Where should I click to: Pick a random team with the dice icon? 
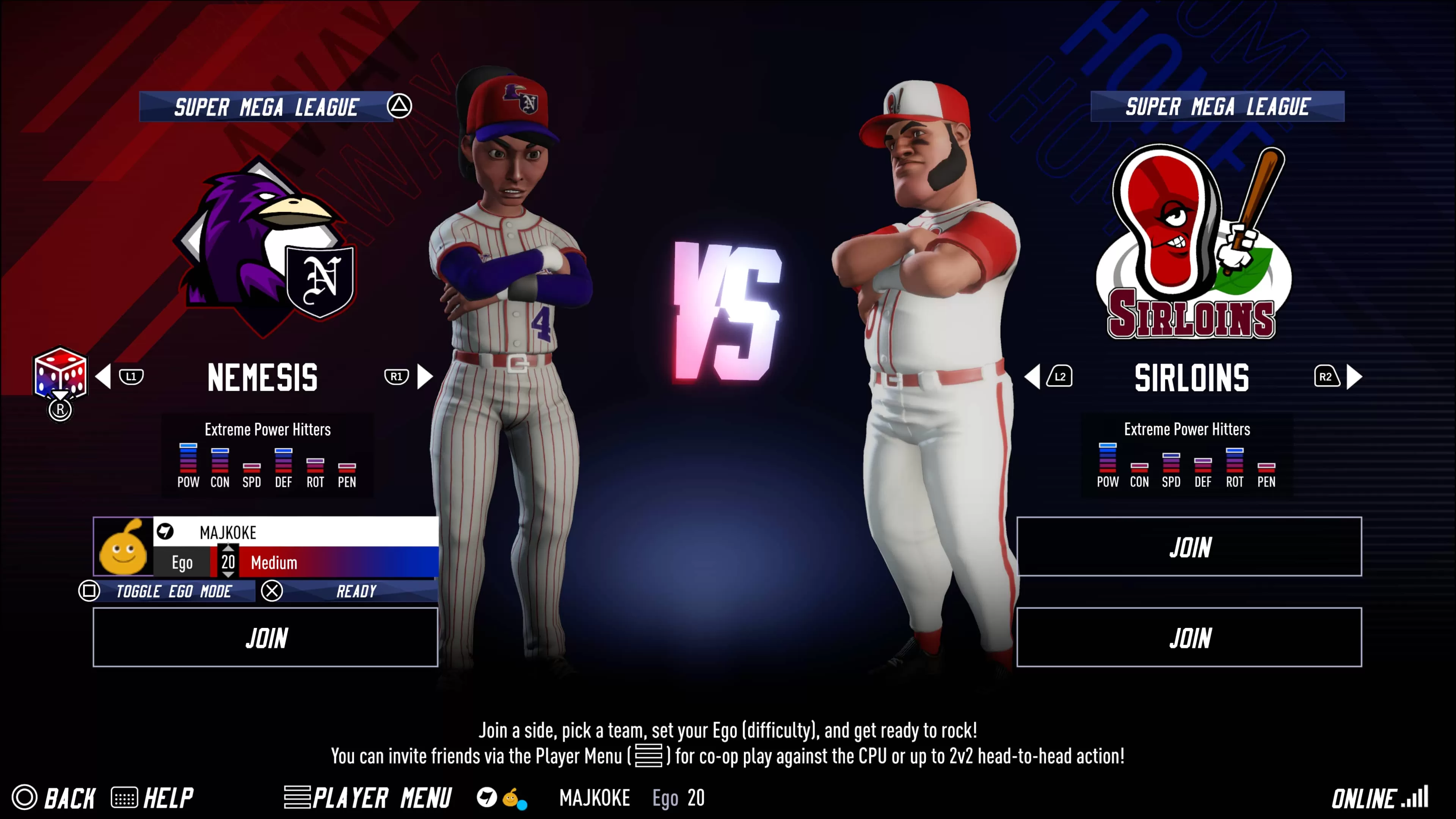click(x=60, y=373)
